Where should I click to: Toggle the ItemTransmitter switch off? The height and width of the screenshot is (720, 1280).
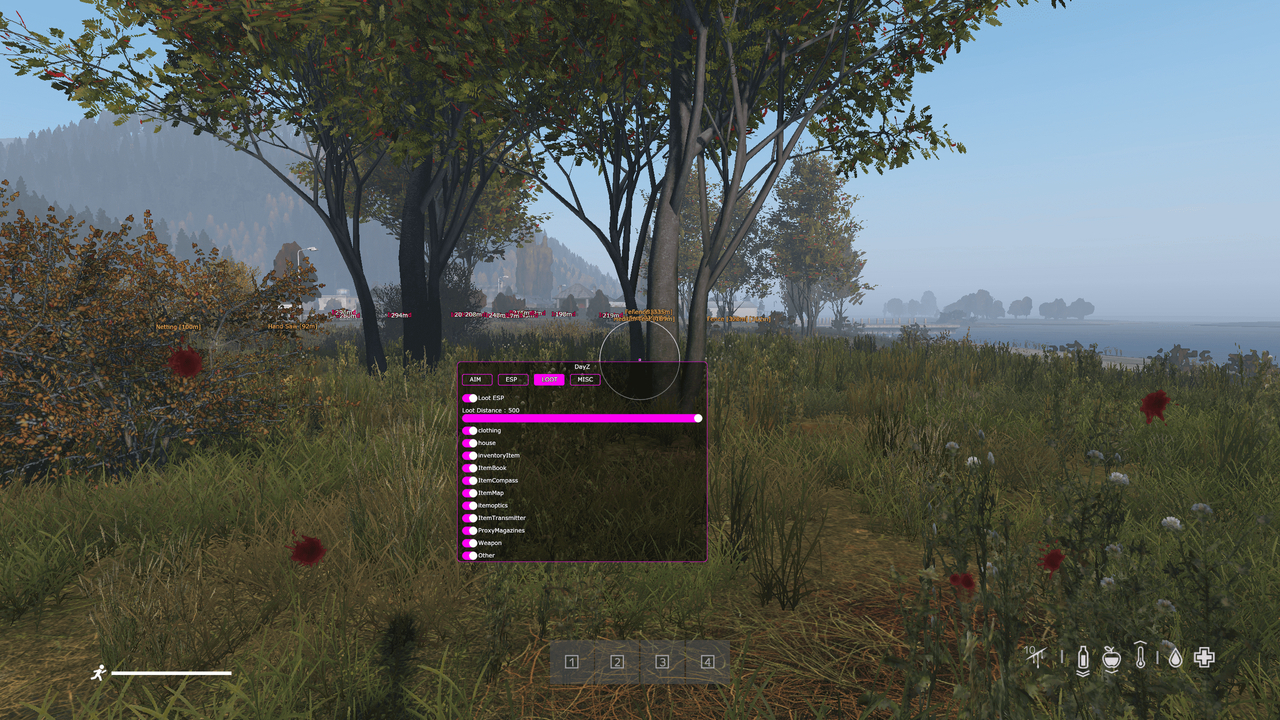point(470,518)
